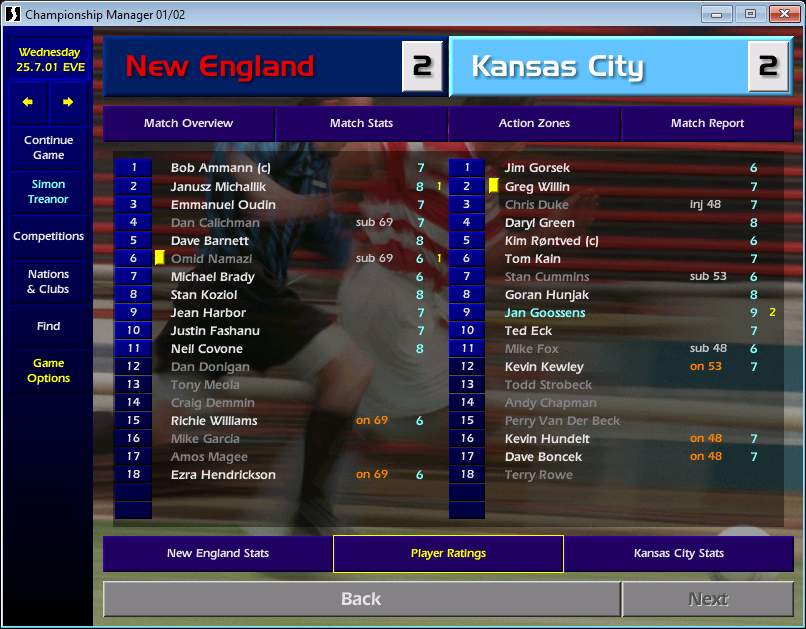
Task: Open the Find search option
Action: coord(48,326)
